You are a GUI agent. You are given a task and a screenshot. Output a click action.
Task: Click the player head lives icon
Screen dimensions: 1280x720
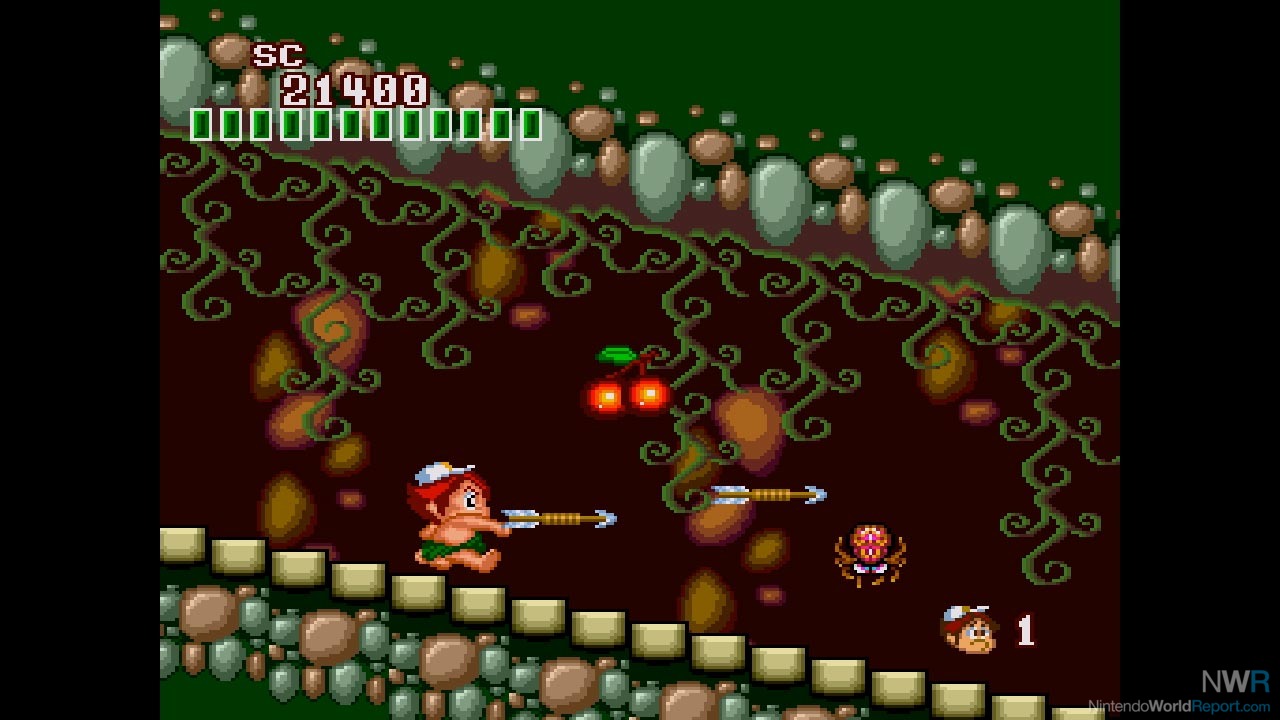pyautogui.click(x=968, y=629)
